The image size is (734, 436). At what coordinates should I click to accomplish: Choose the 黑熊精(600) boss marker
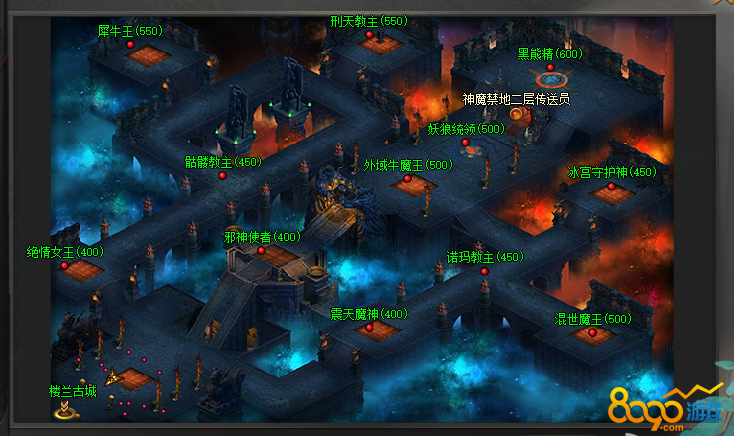(550, 67)
